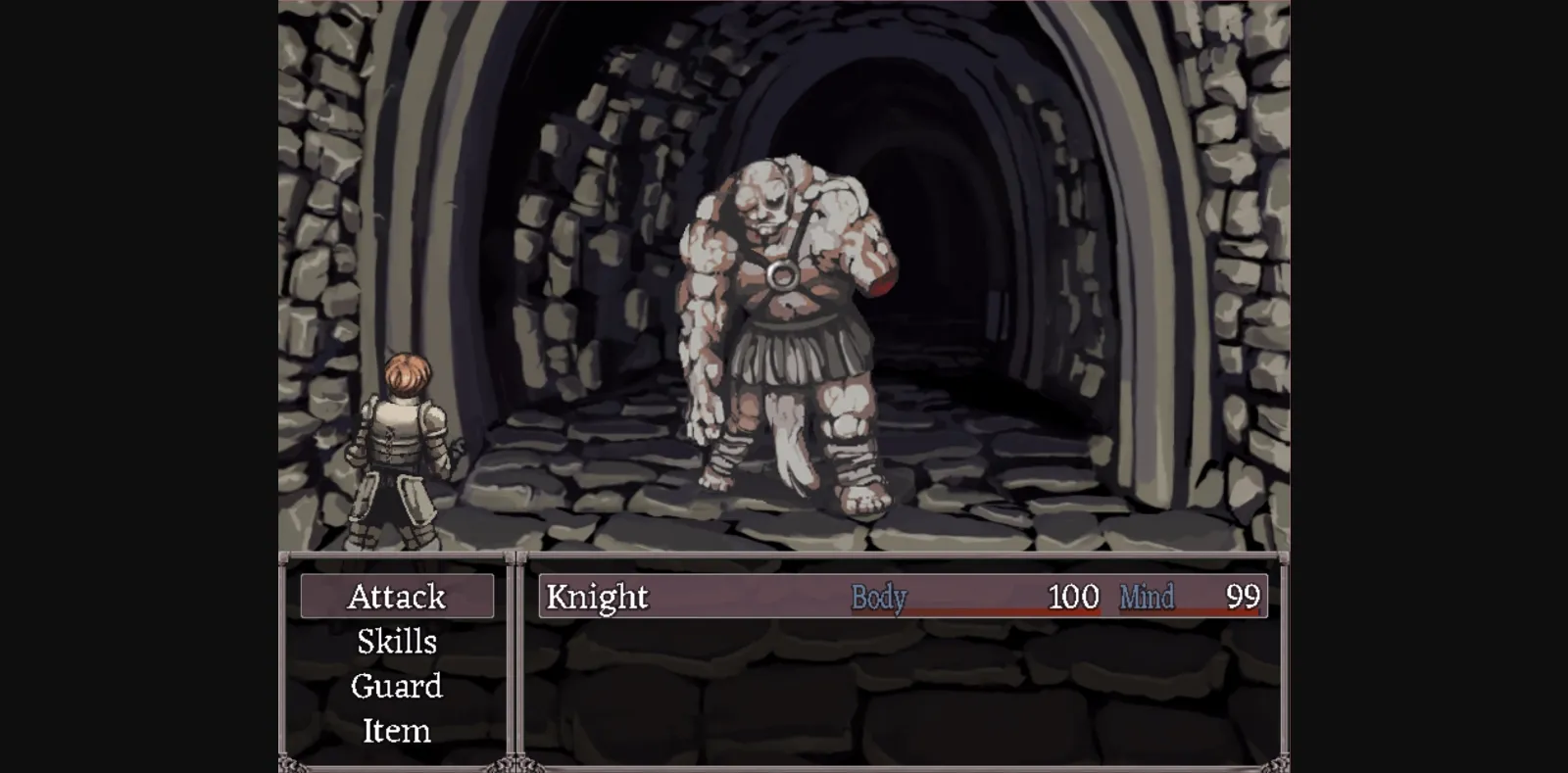Select the Body stat value 100
The image size is (1568, 773).
[x=1071, y=596]
